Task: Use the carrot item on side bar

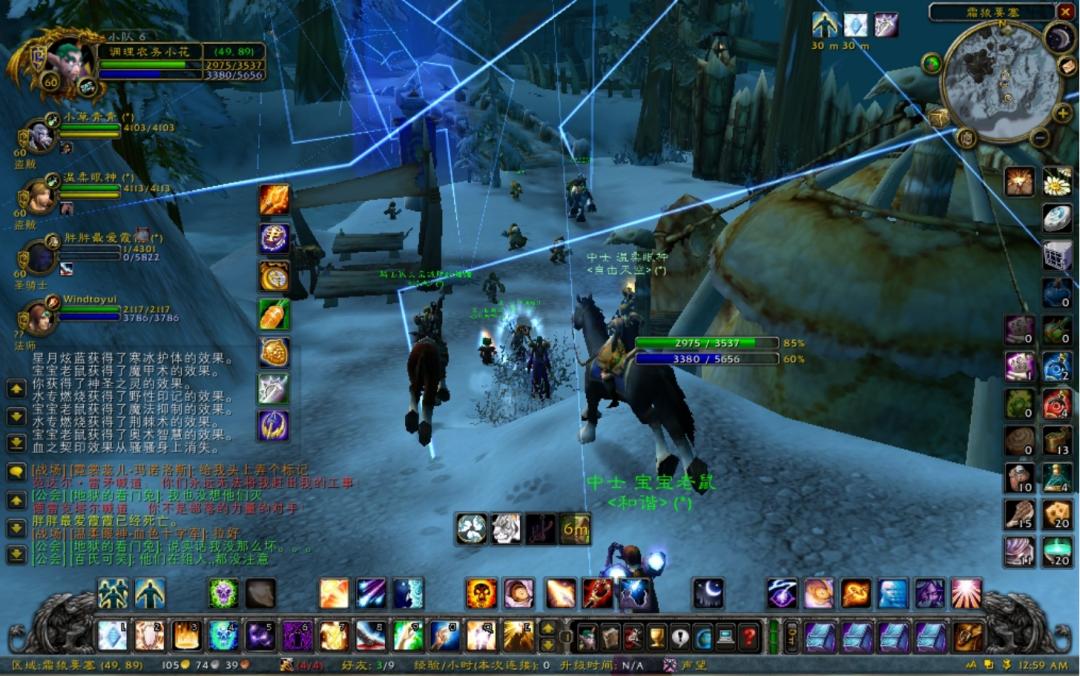Action: click(274, 315)
